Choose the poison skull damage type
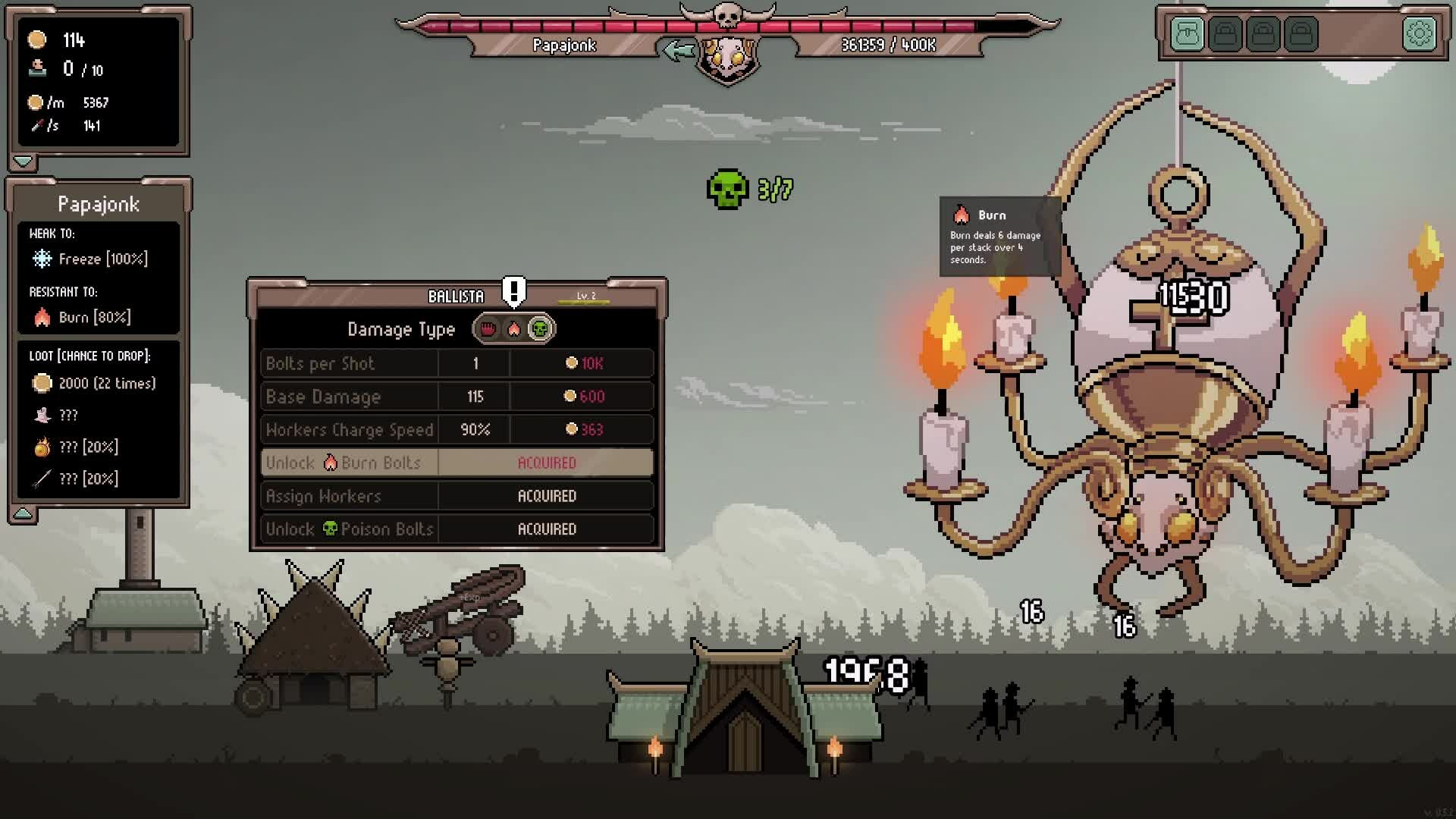The image size is (1456, 819). [540, 329]
